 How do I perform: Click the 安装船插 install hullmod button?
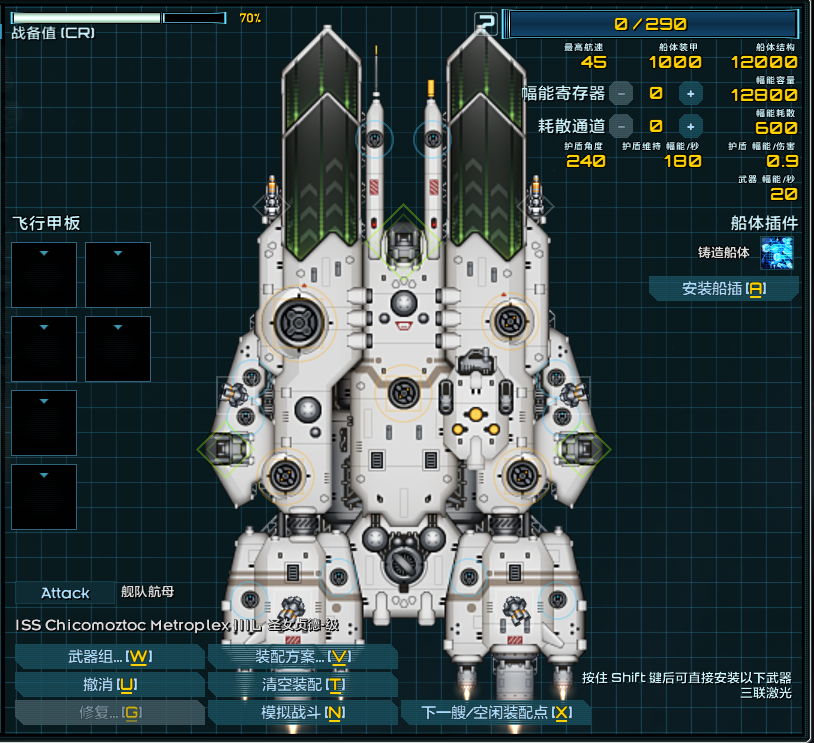pos(723,289)
